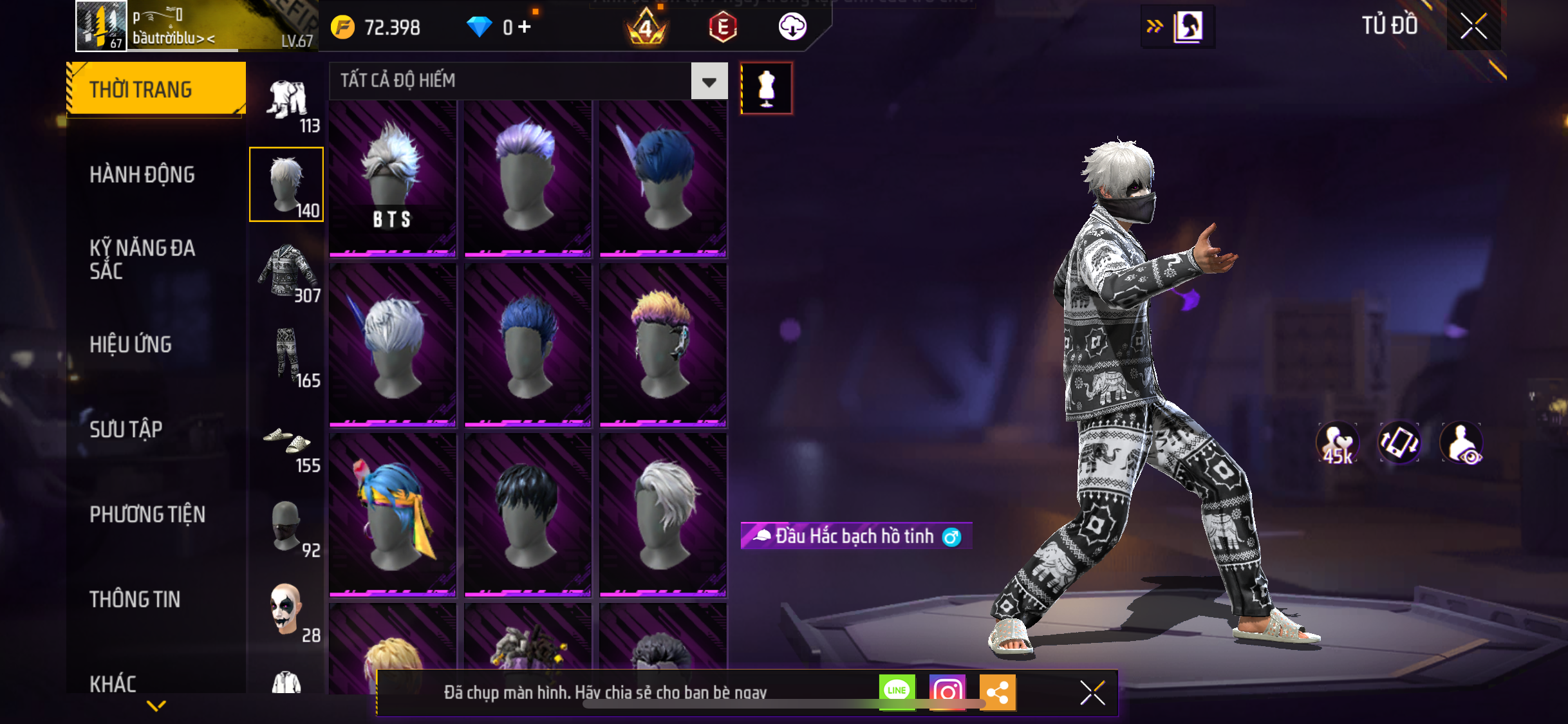Select the black hair item
Screen dimensions: 1568x724
527,514
